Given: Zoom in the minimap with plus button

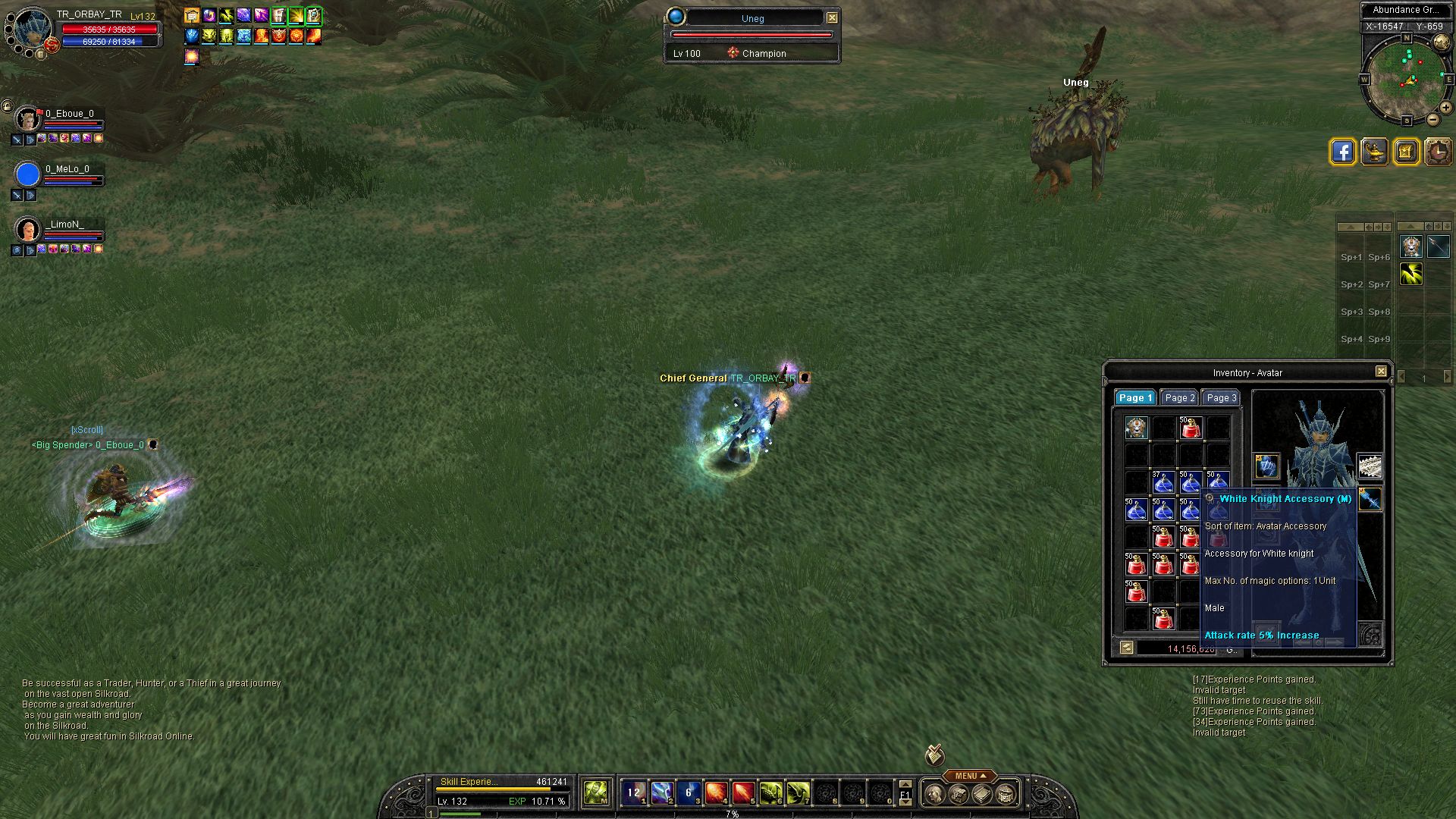Looking at the screenshot, I should [1445, 108].
